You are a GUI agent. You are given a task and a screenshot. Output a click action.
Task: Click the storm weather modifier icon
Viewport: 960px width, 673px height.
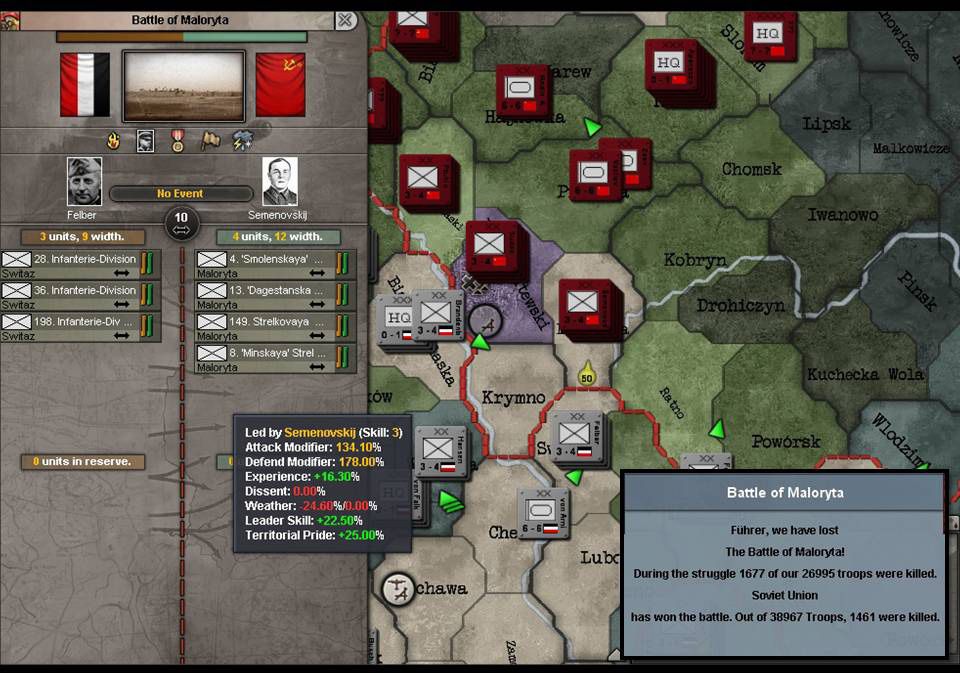[x=243, y=141]
